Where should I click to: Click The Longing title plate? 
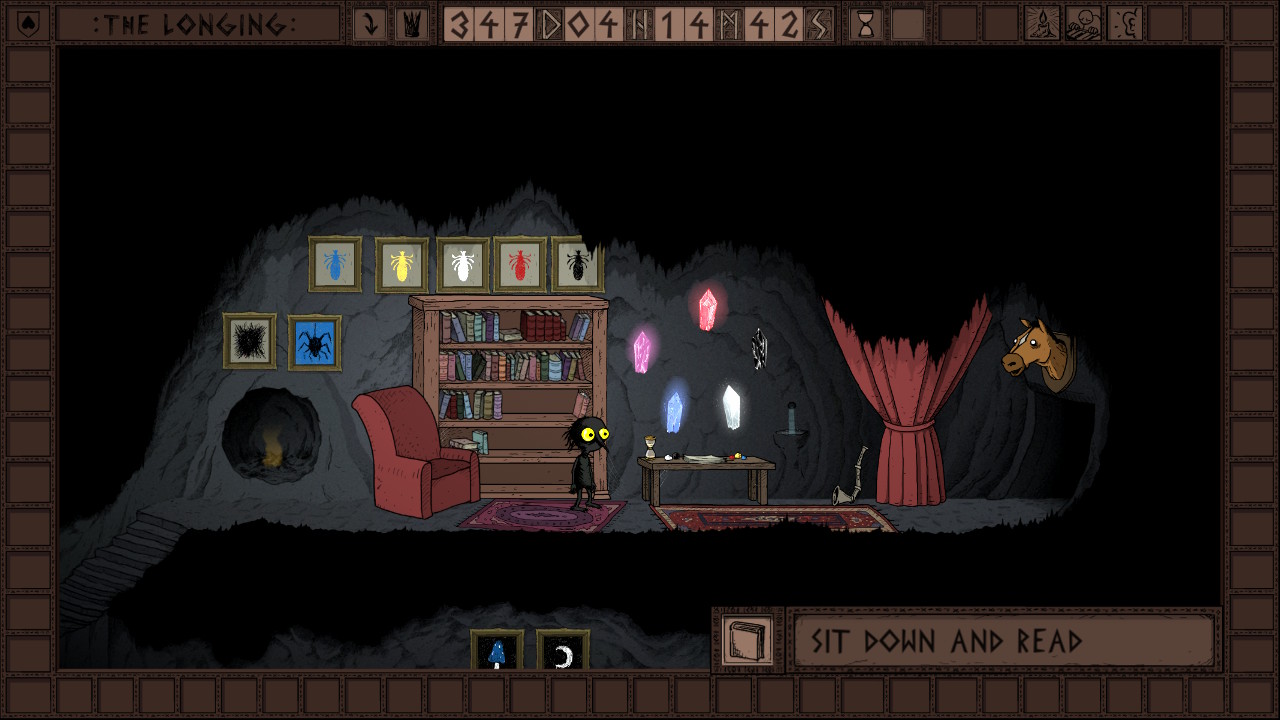coord(196,24)
